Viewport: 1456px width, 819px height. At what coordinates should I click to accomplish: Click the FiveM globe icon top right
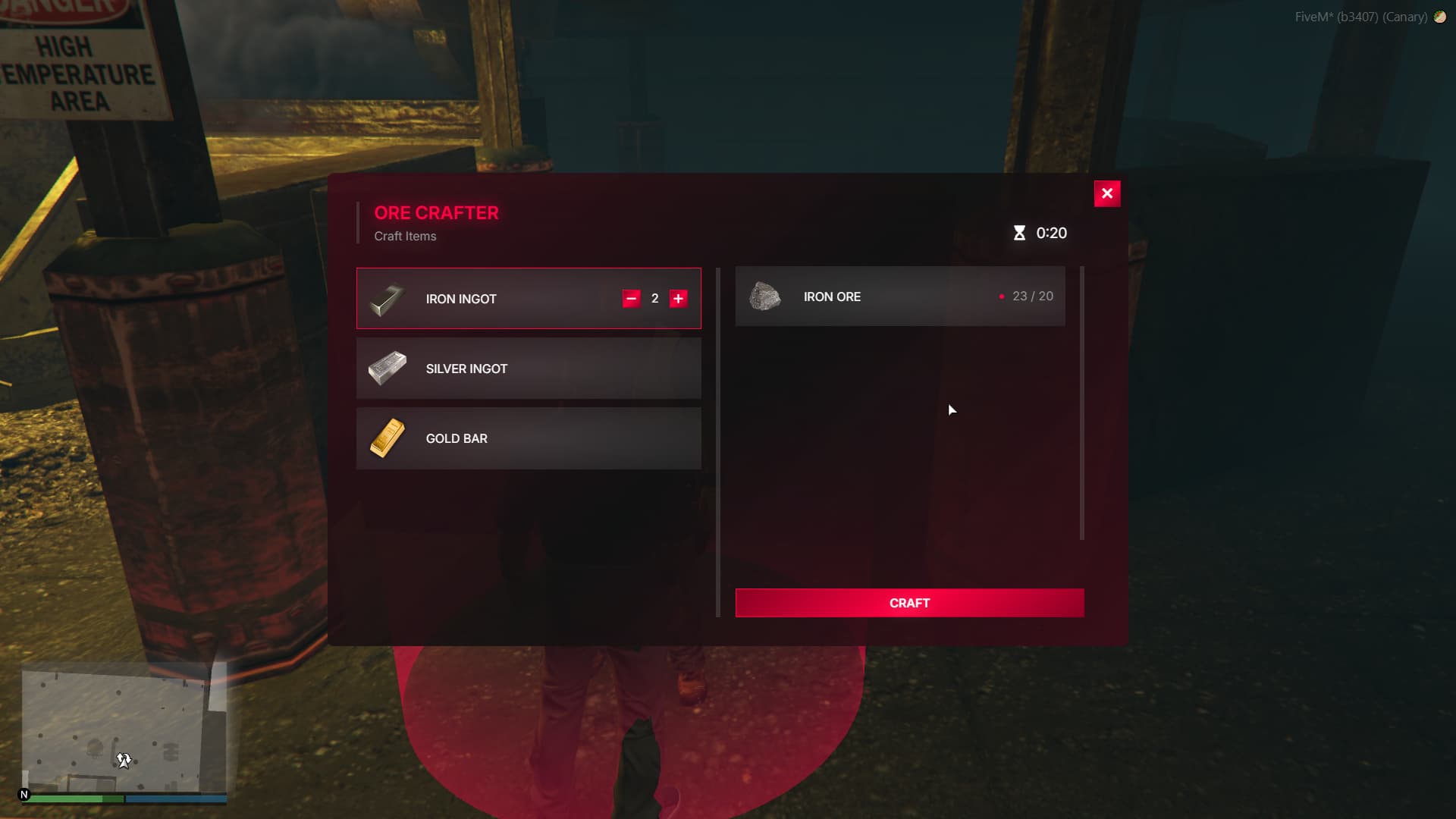click(1440, 17)
